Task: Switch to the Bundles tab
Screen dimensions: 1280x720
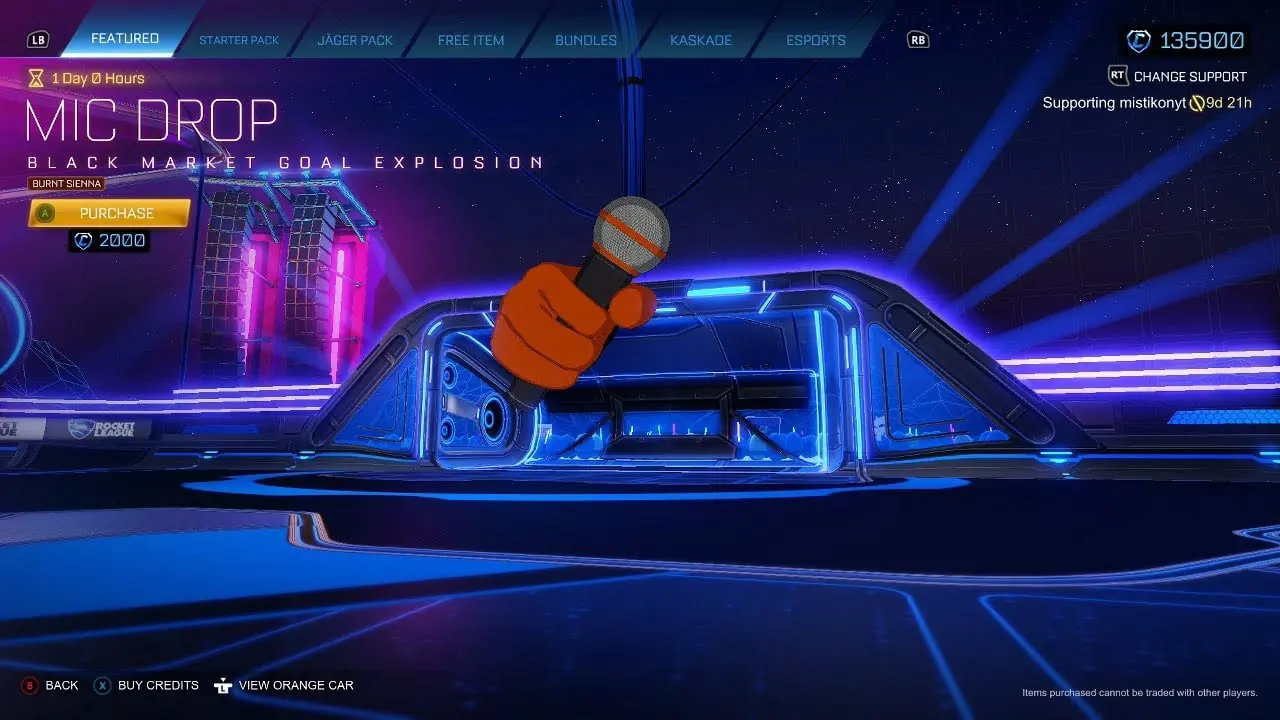Action: [x=585, y=39]
